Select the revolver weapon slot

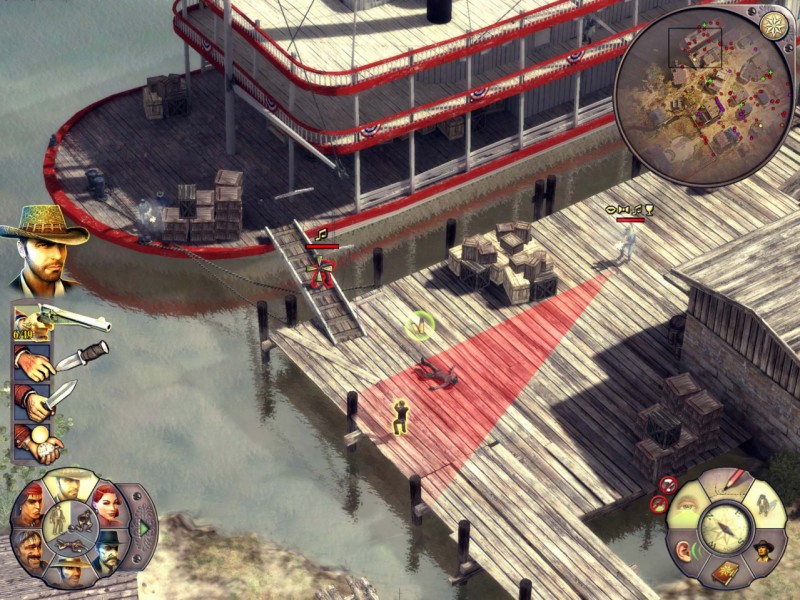click(x=62, y=320)
